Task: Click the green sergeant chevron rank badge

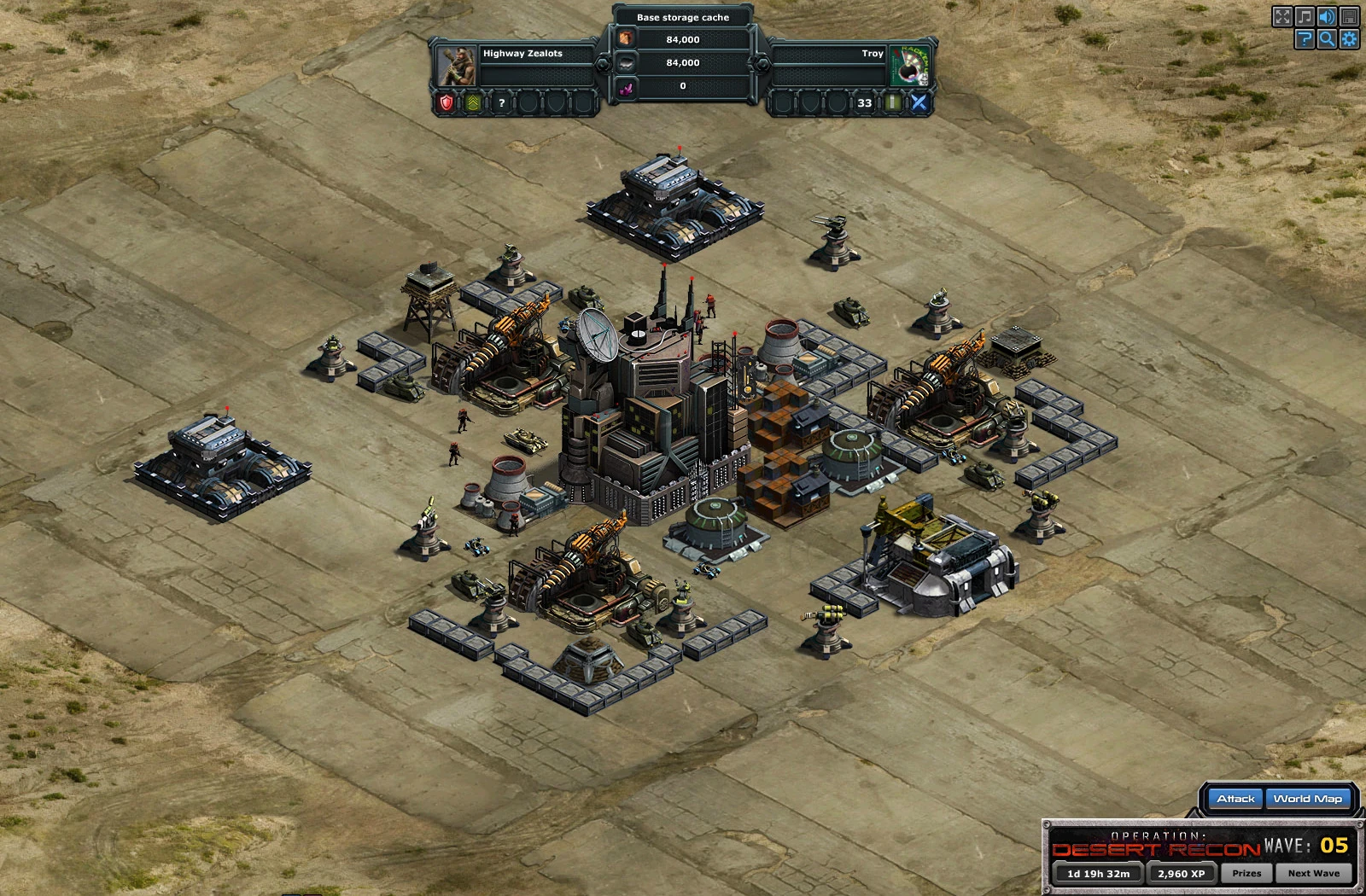Action: click(473, 103)
